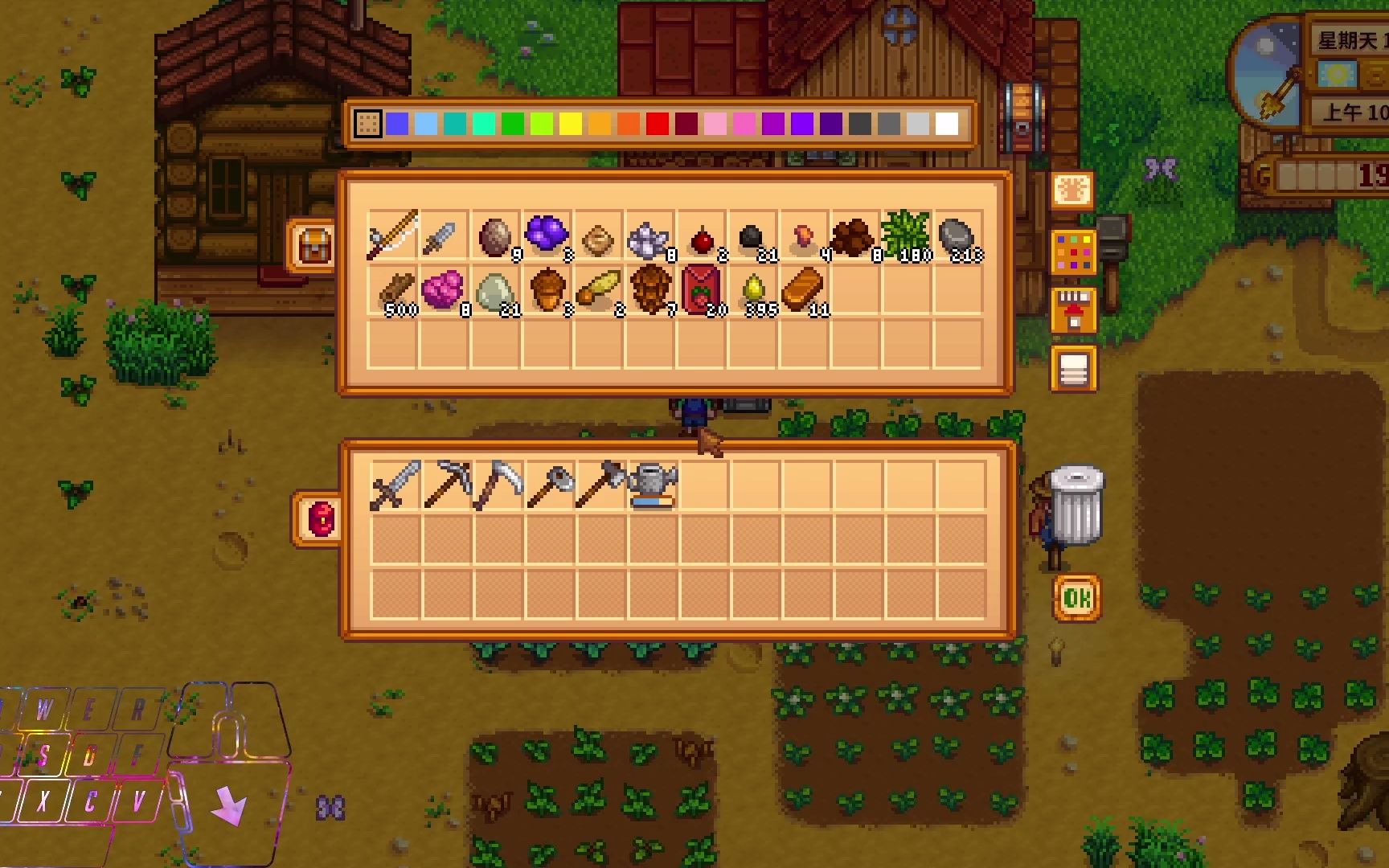Take the 180 fiber stack
Viewport: 1389px width, 868px height.
tap(906, 236)
